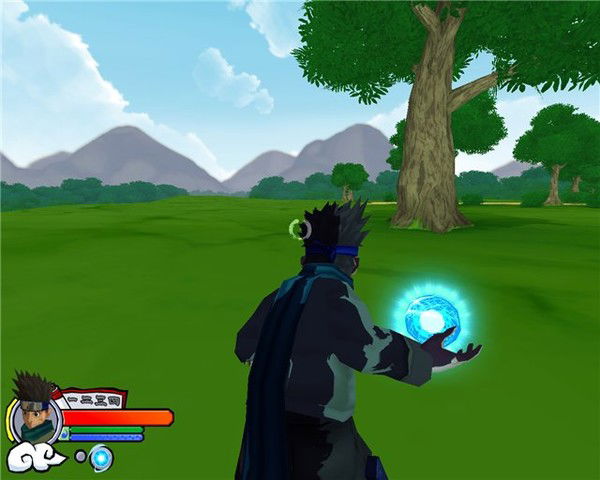Select the small grey orb slot
This screenshot has height=480, width=600.
(80, 456)
